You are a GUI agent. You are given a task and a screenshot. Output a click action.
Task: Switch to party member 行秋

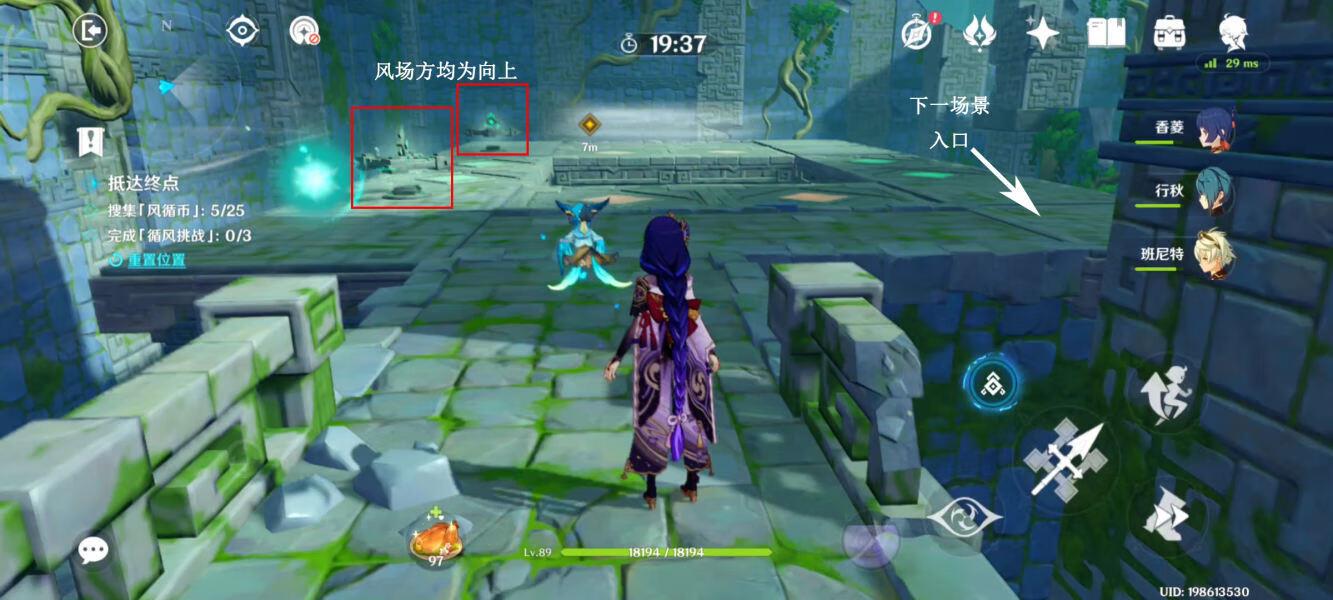coord(1214,190)
